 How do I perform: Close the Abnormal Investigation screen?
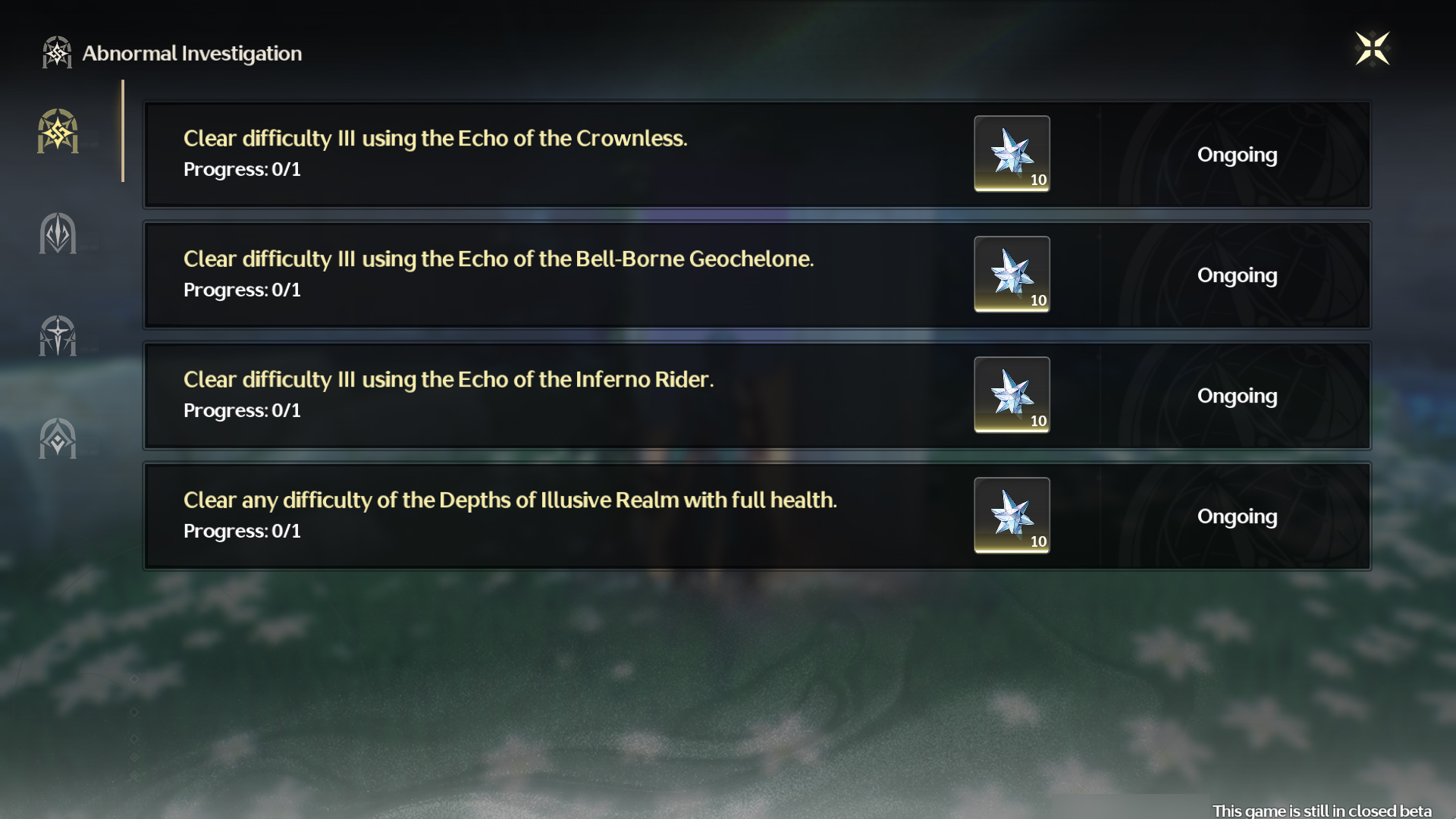pos(1372,49)
